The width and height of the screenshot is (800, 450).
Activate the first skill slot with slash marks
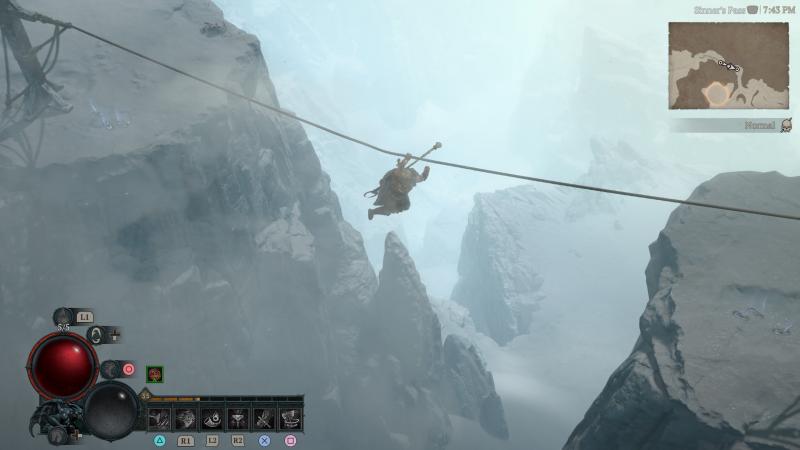[160, 419]
